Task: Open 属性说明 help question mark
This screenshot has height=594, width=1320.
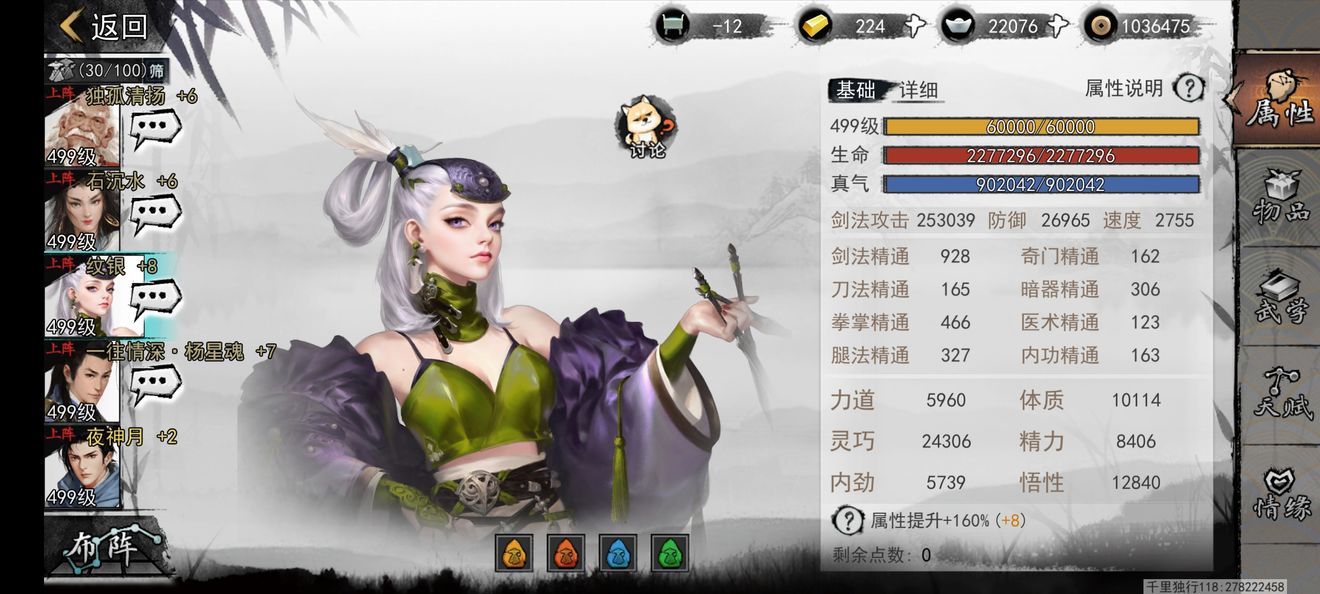Action: pos(1188,88)
